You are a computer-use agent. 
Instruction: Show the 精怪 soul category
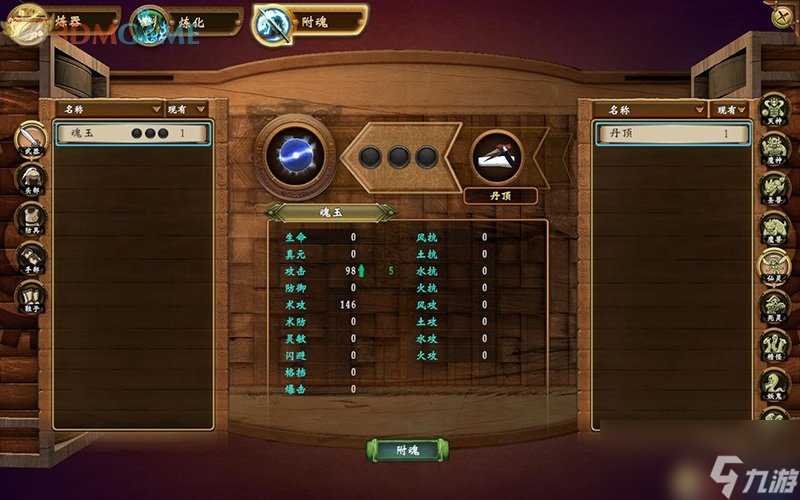[775, 343]
